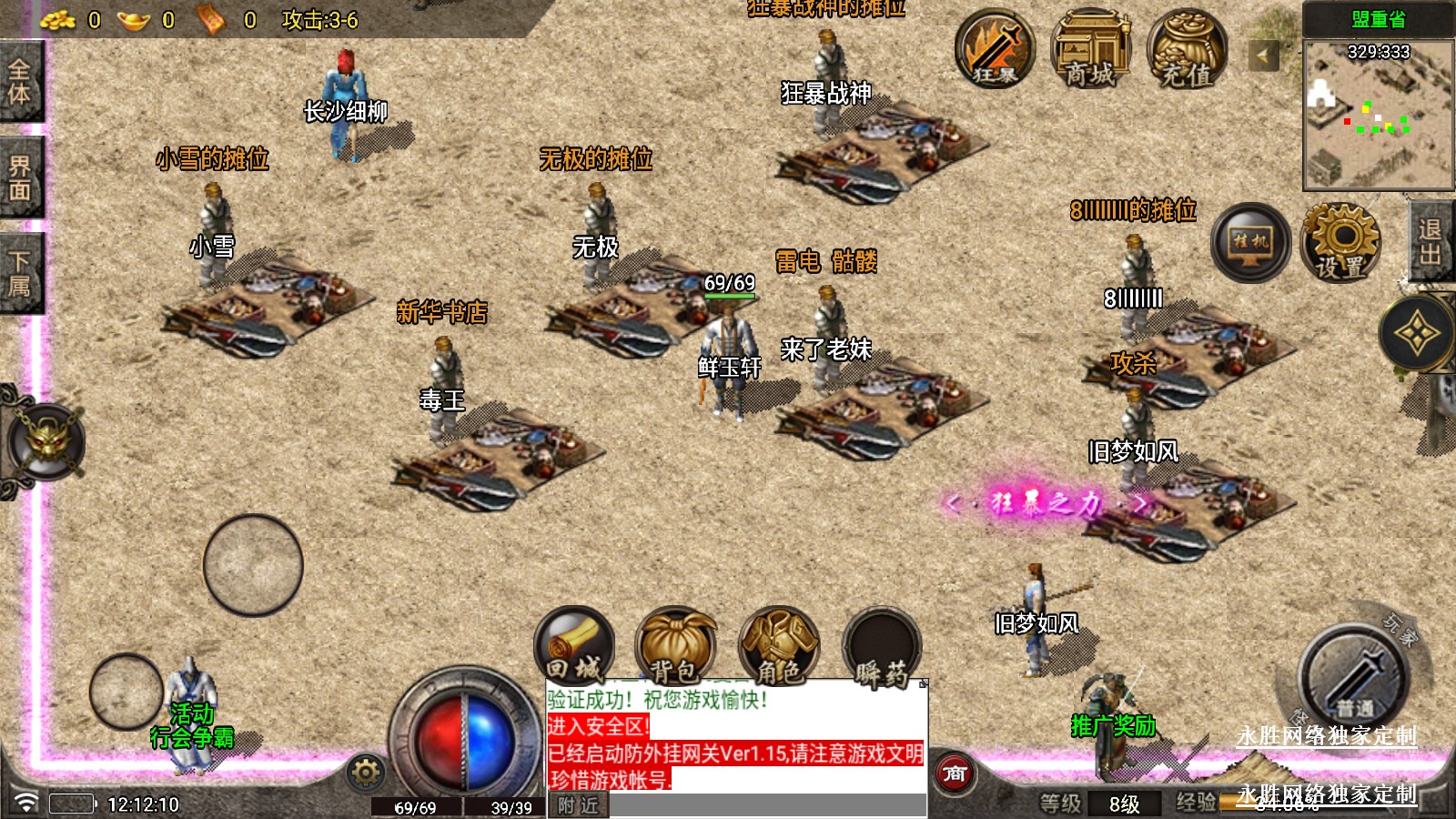Image resolution: width=1456 pixels, height=819 pixels.
Task: Select the 全体 side tab
Action: pyautogui.click(x=20, y=82)
